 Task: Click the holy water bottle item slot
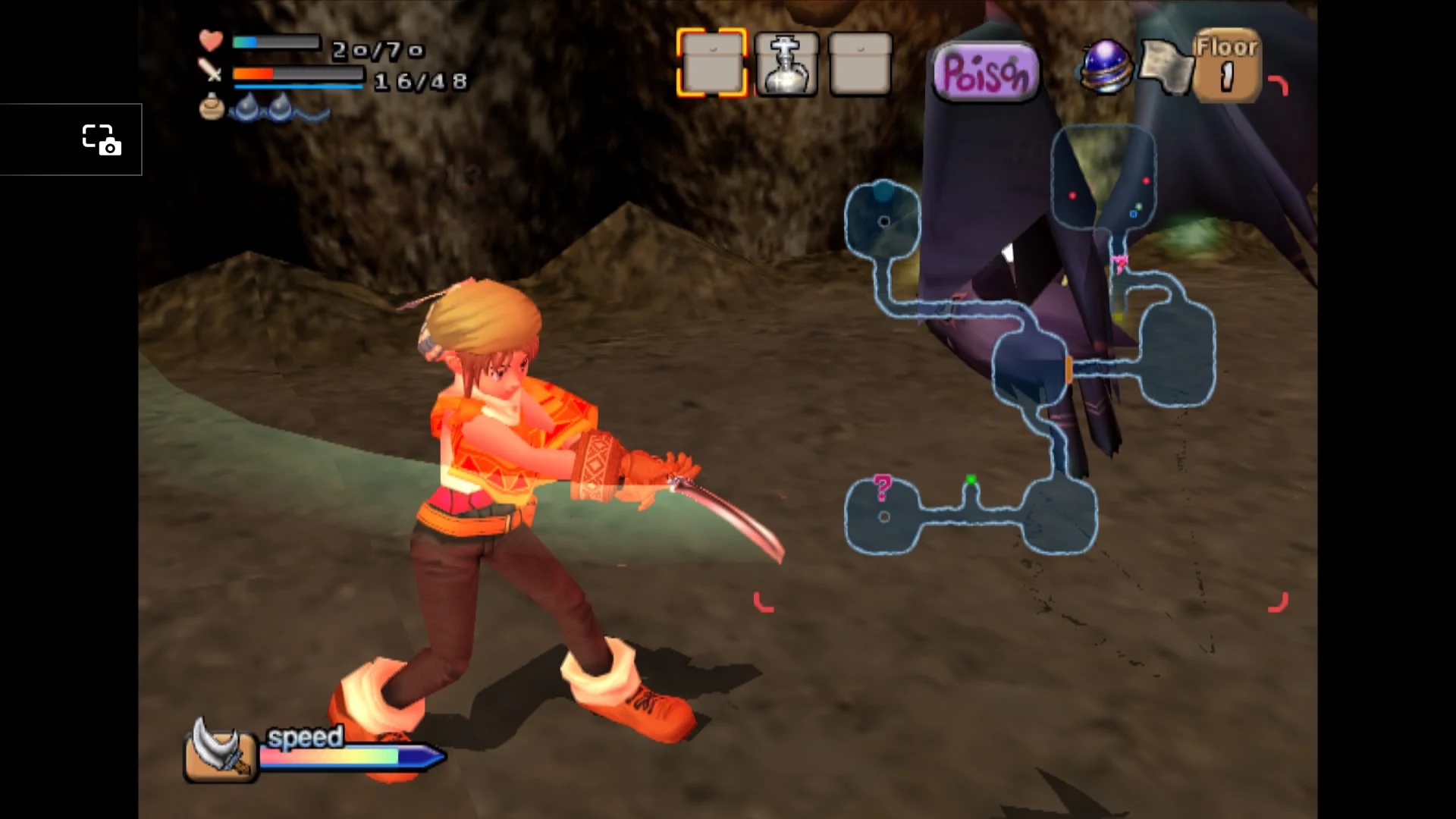click(x=787, y=64)
